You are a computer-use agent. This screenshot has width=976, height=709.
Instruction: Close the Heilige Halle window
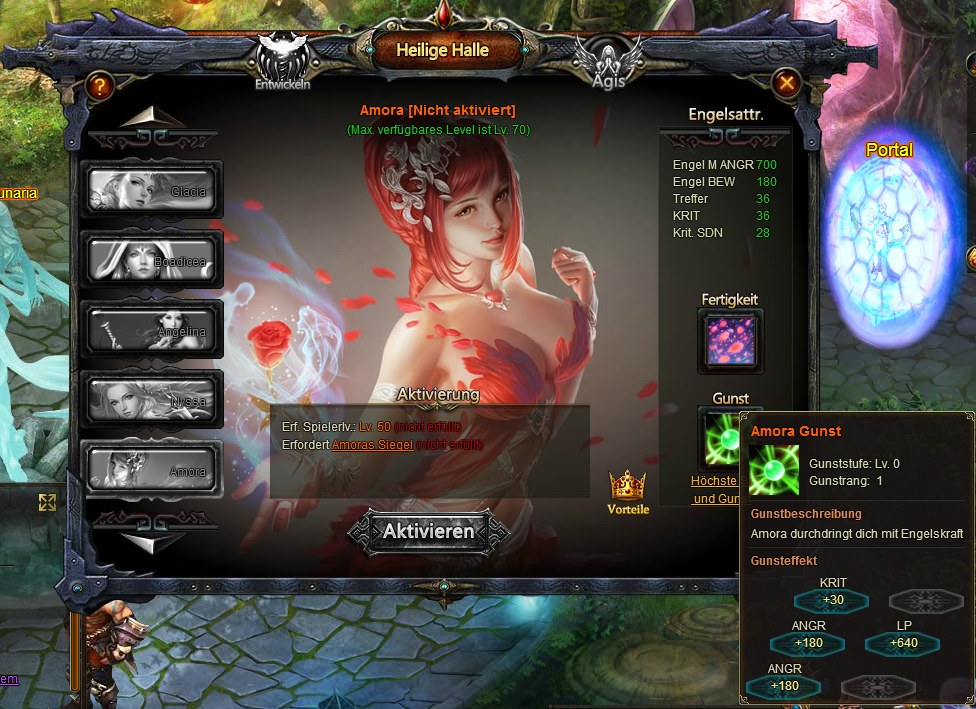(787, 83)
